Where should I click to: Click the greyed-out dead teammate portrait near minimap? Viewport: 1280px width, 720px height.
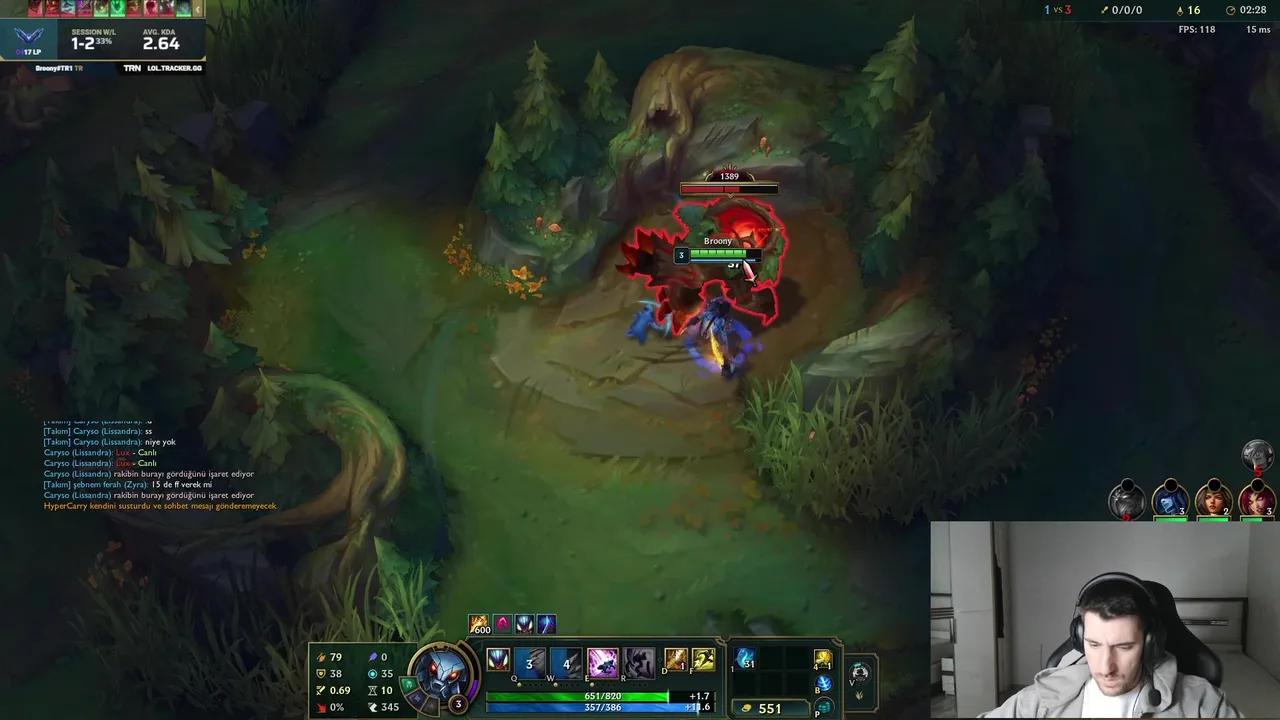point(1127,500)
